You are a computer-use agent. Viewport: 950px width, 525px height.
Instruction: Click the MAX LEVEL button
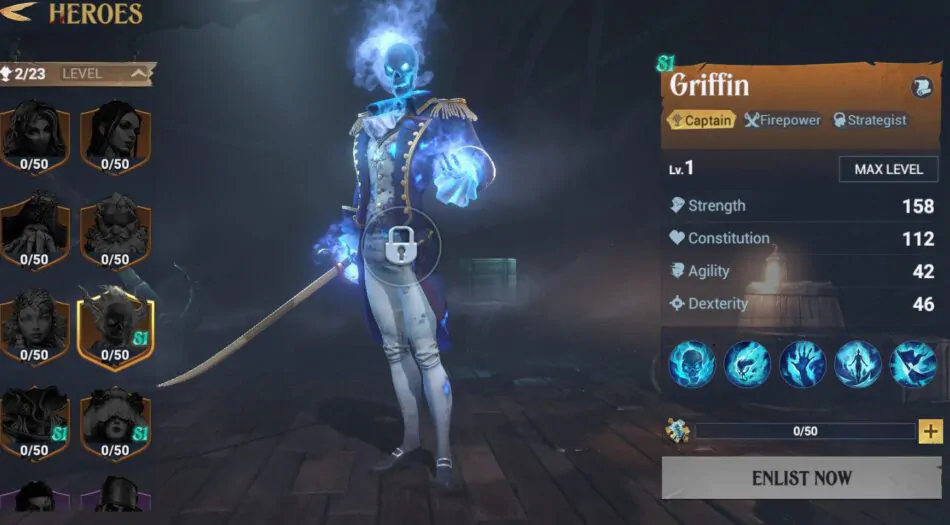[888, 169]
